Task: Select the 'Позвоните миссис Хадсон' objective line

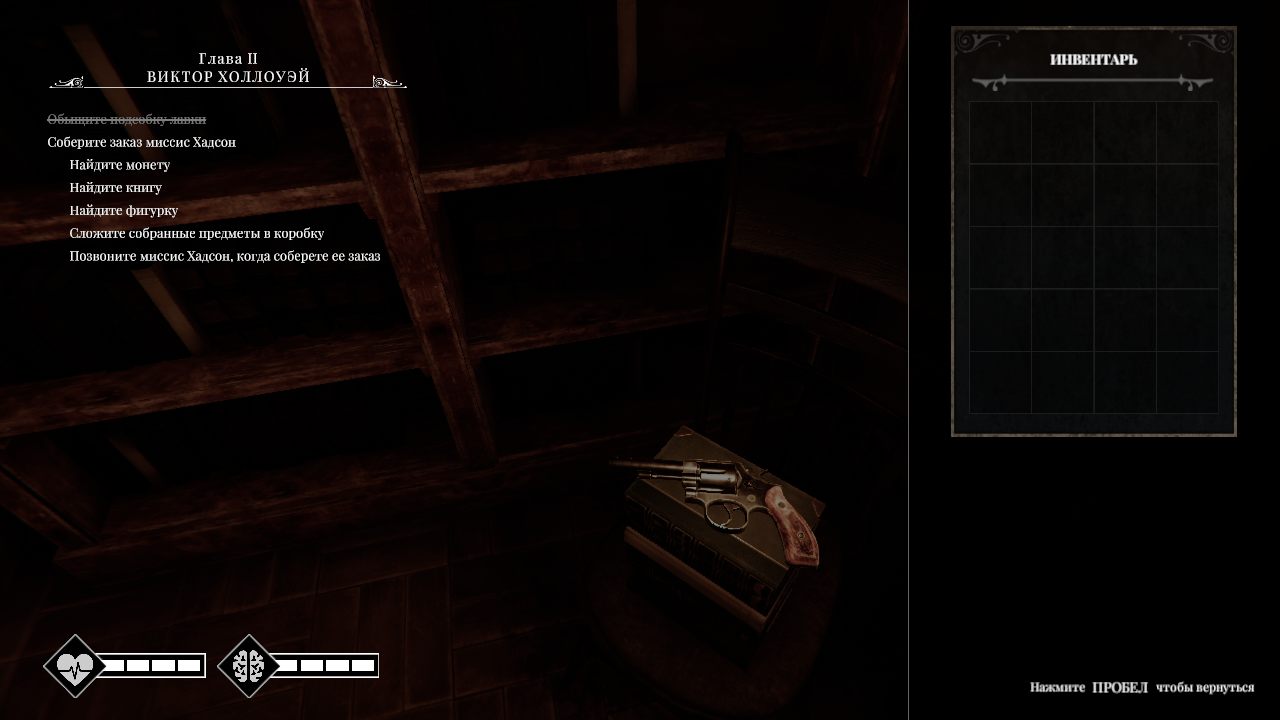Action: (x=225, y=256)
